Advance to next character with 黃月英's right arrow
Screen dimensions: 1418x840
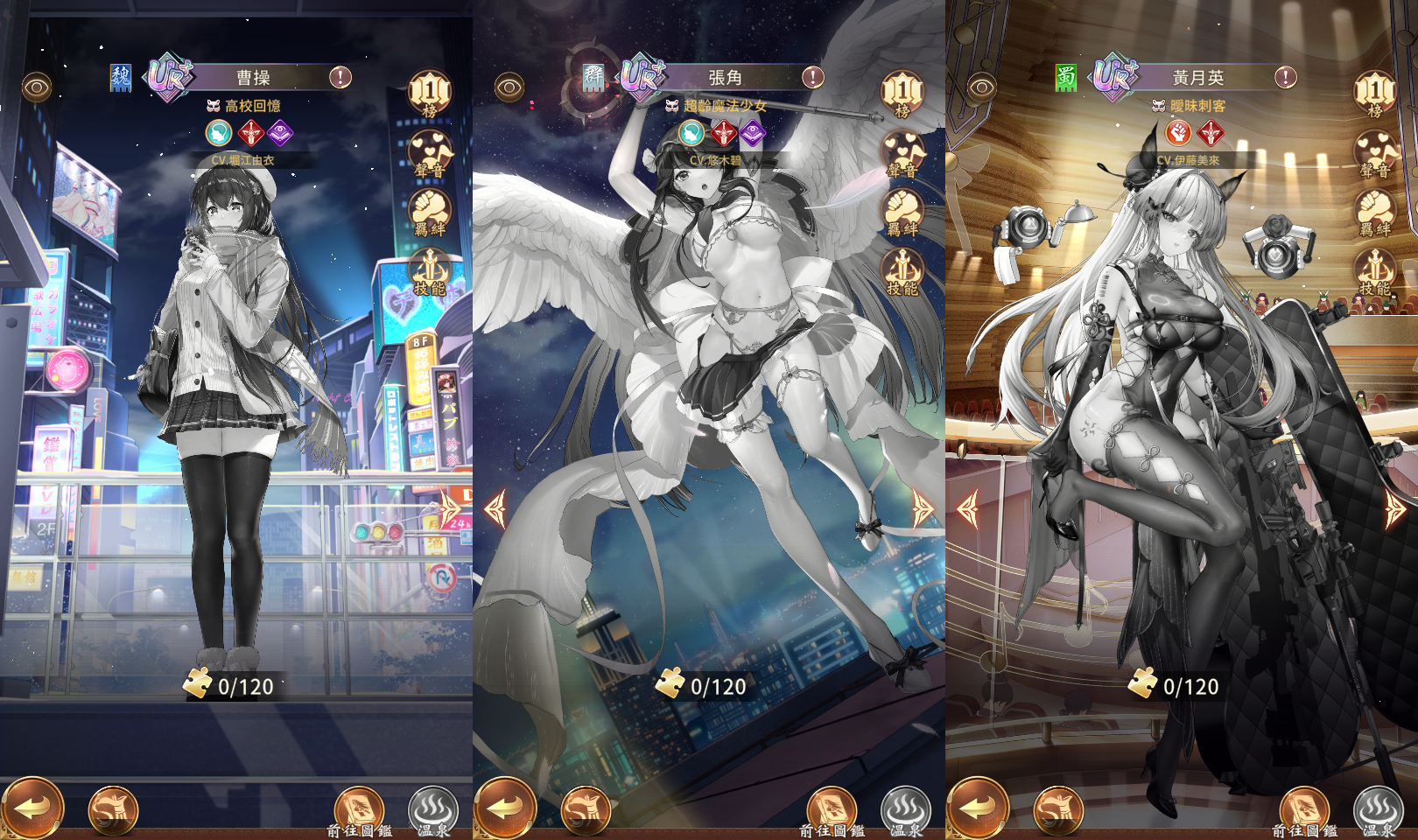click(1395, 508)
